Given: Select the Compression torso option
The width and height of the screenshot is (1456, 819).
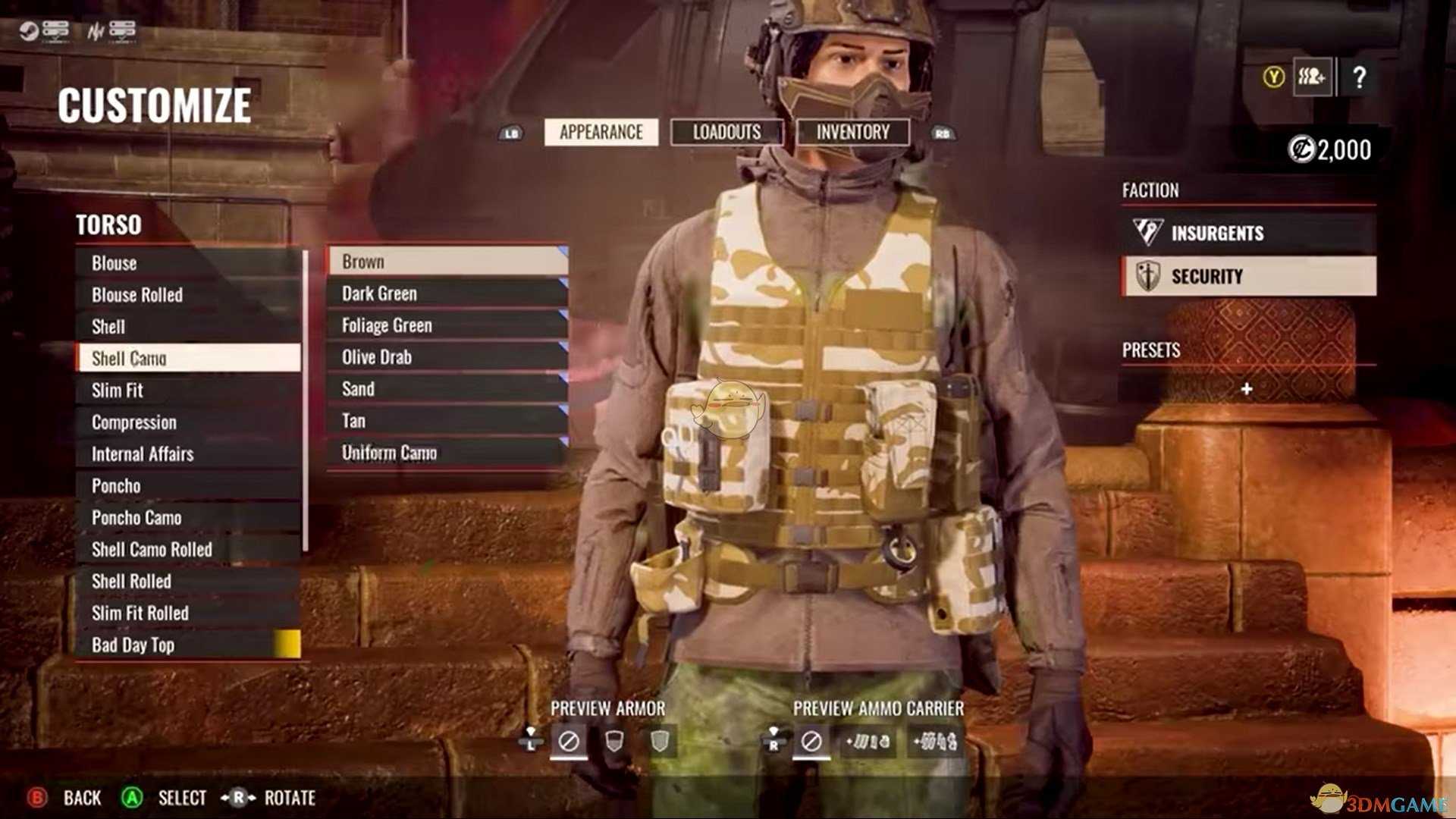Looking at the screenshot, I should click(x=188, y=422).
